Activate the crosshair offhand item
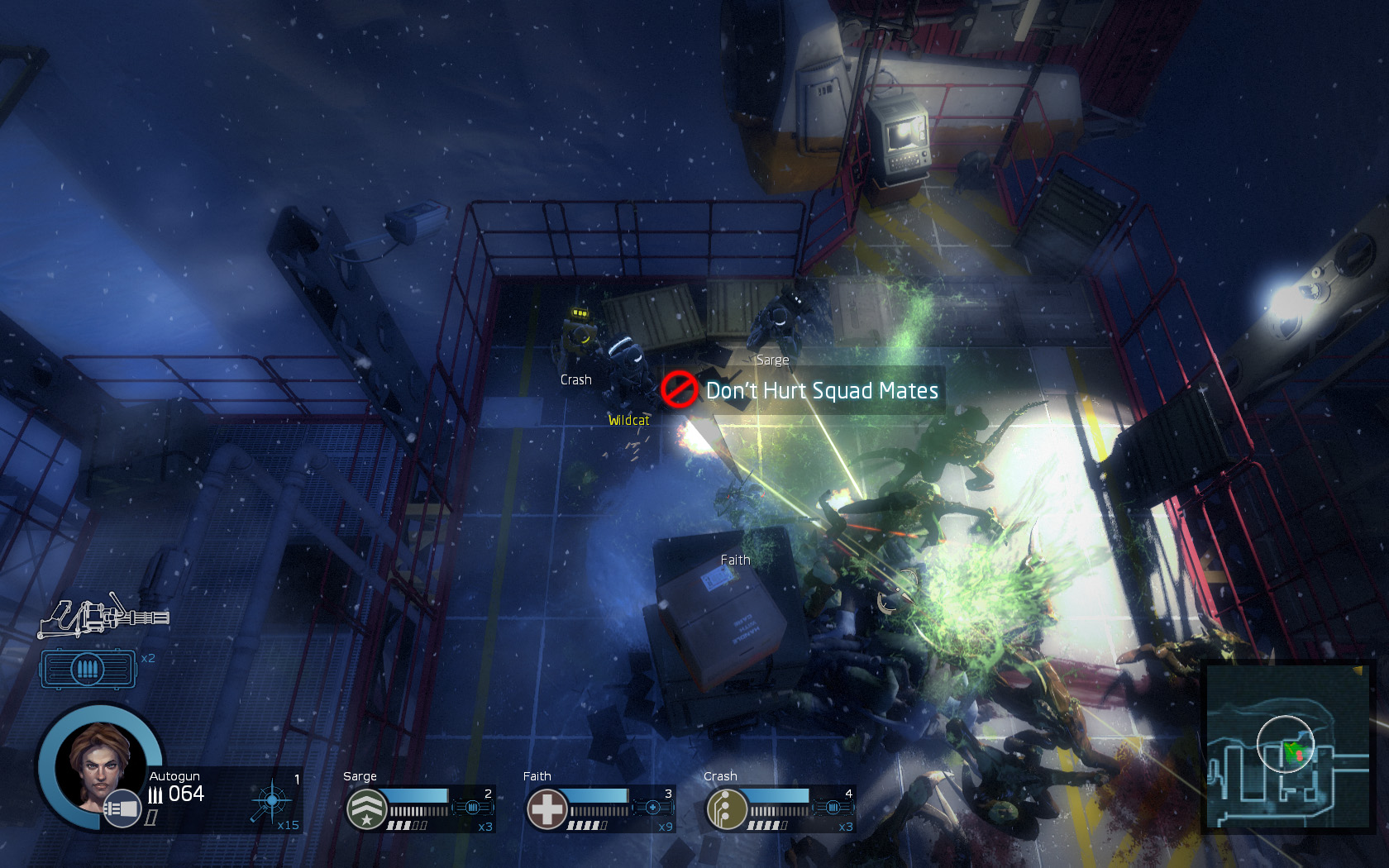Viewport: 1389px width, 868px height. tap(272, 800)
